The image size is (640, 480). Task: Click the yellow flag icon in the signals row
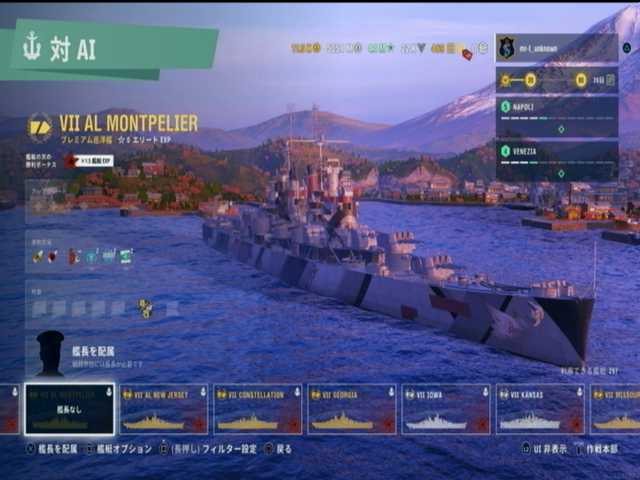point(146,308)
